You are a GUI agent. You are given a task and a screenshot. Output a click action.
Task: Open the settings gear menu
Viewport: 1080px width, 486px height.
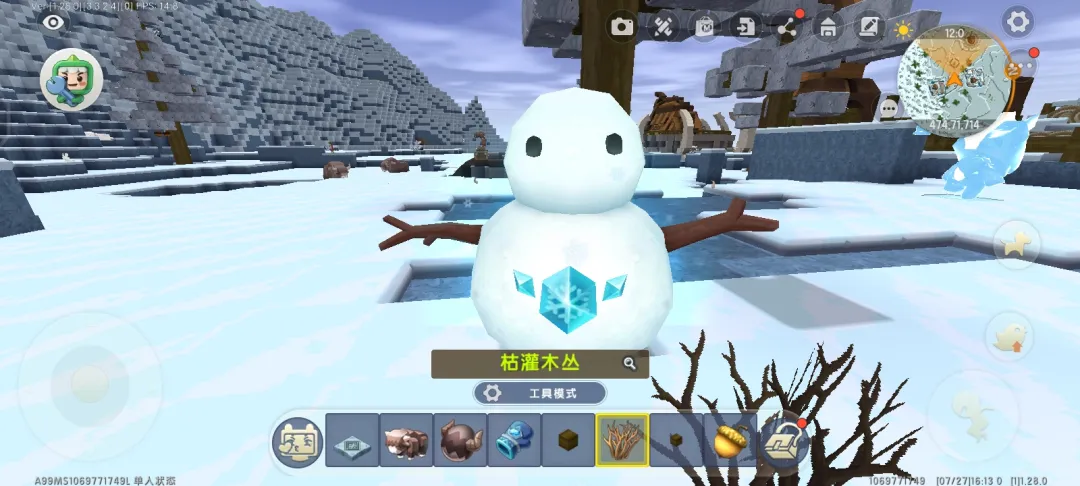(x=1017, y=21)
